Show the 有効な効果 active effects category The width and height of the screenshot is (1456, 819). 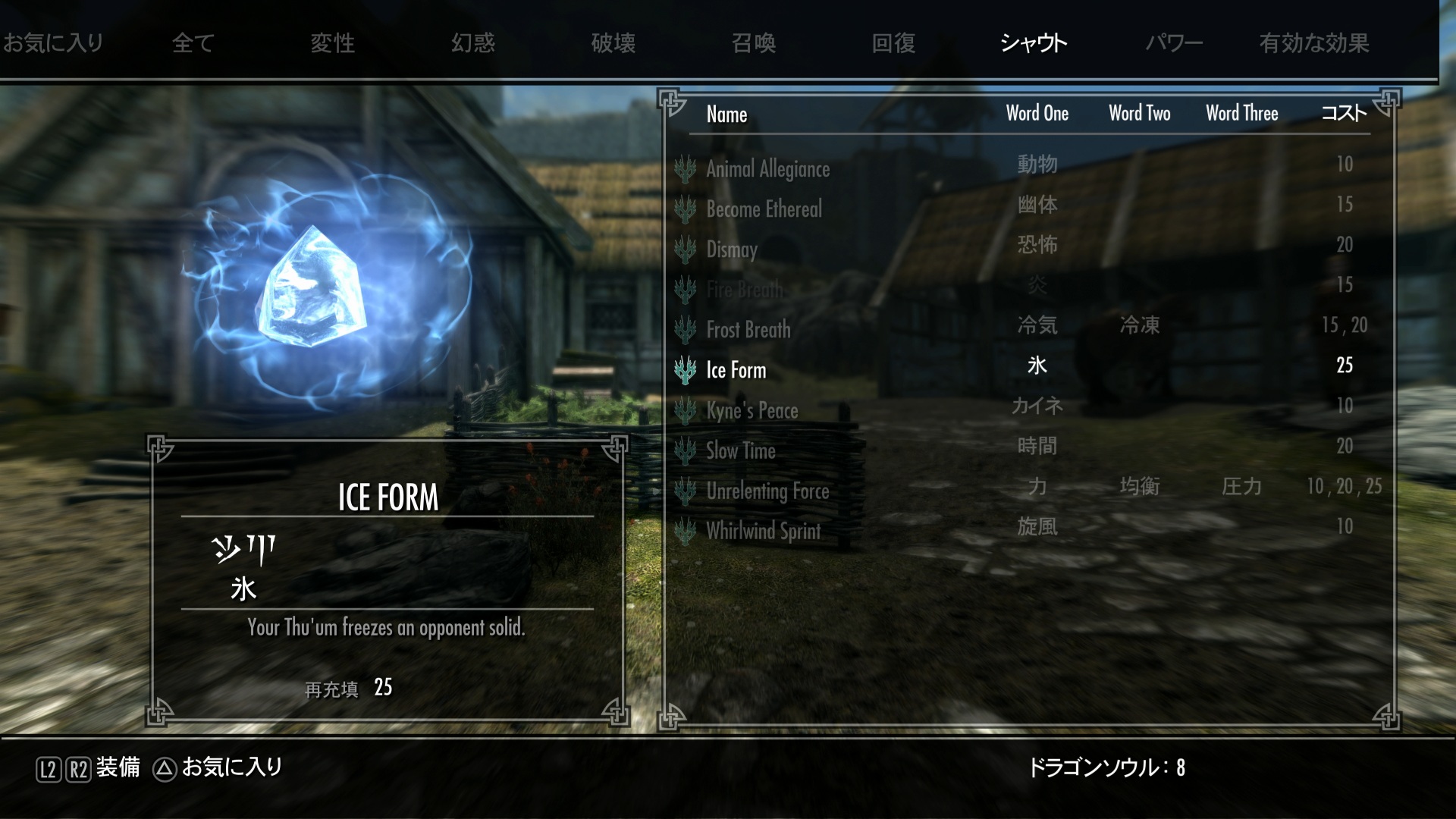tap(1314, 43)
